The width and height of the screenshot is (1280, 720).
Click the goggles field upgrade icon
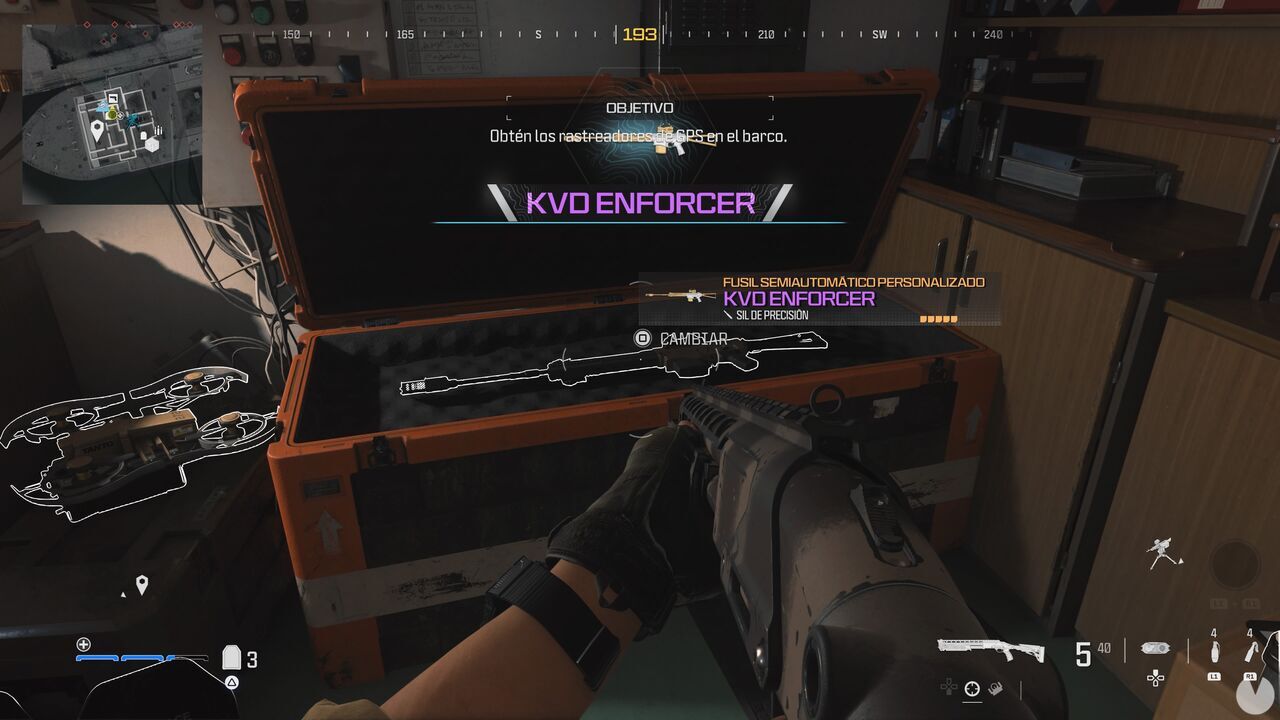tap(1155, 650)
